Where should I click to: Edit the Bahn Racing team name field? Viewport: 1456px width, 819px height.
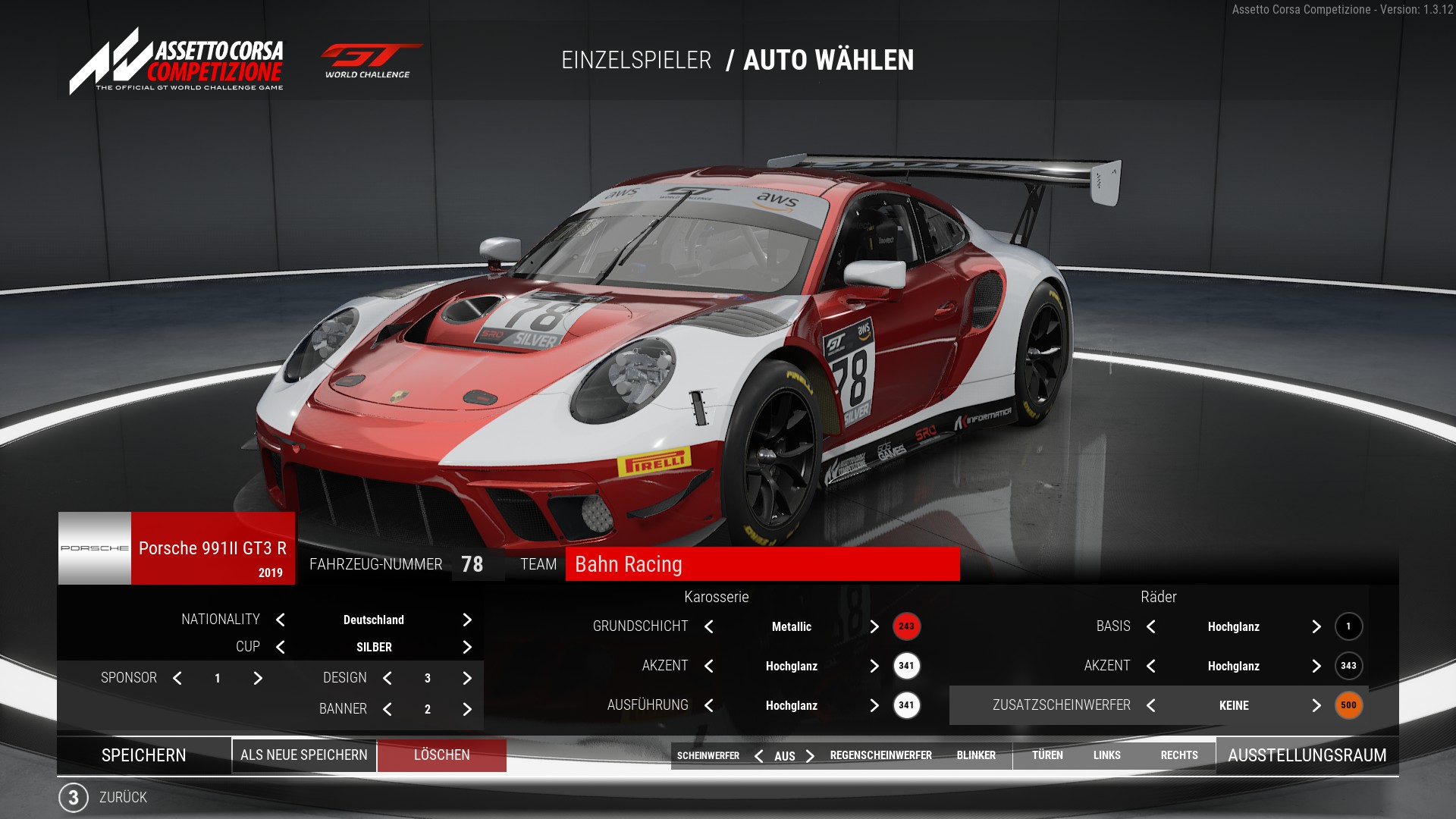click(x=761, y=564)
